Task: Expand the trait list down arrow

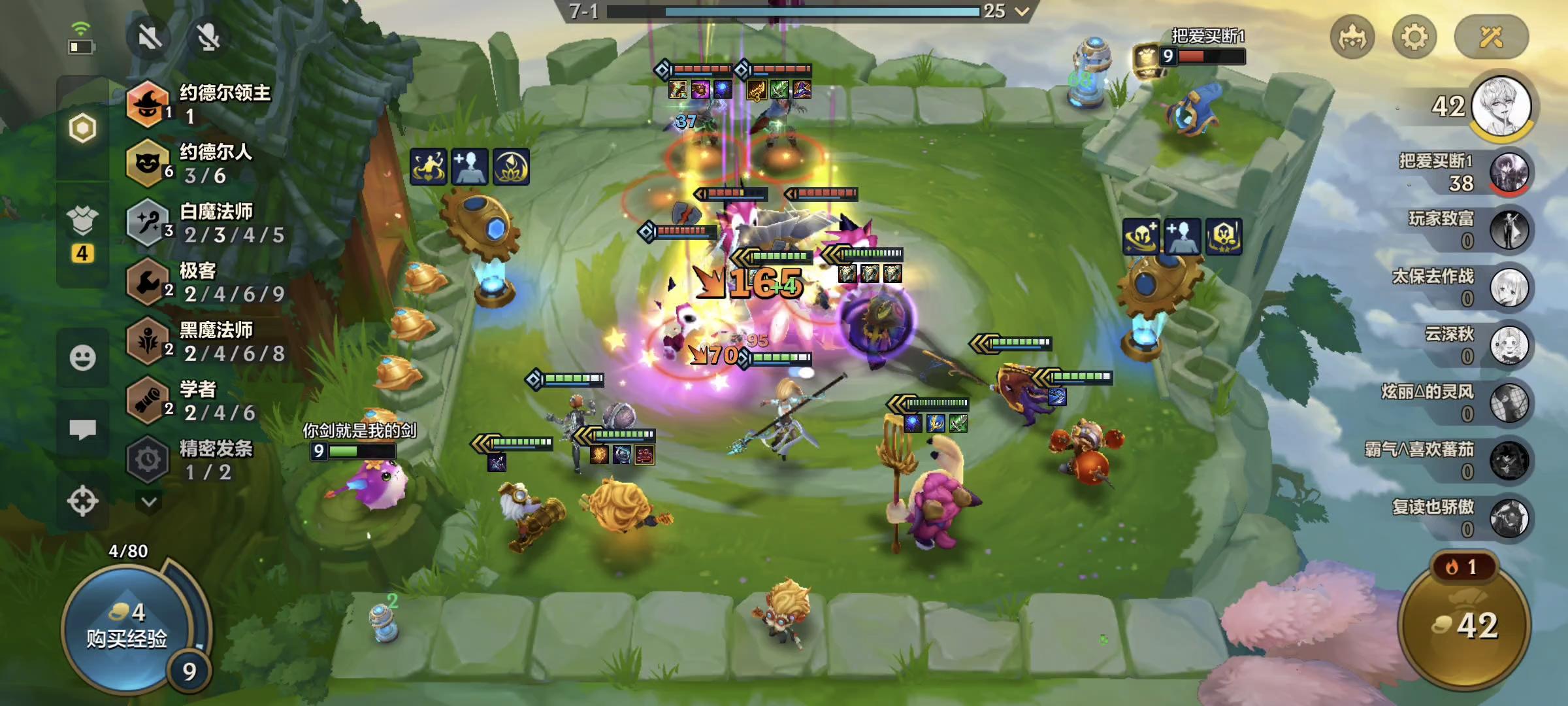Action: pyautogui.click(x=149, y=502)
